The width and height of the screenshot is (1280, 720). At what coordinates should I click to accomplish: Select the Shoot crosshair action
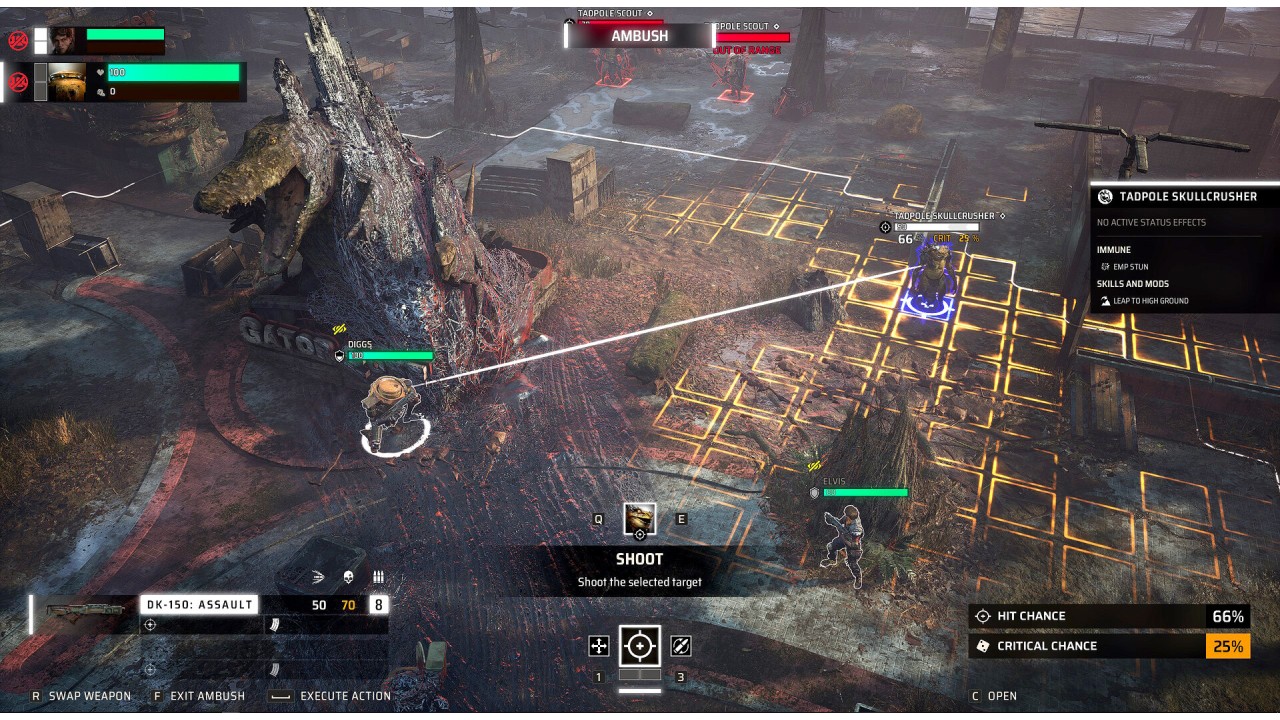639,646
